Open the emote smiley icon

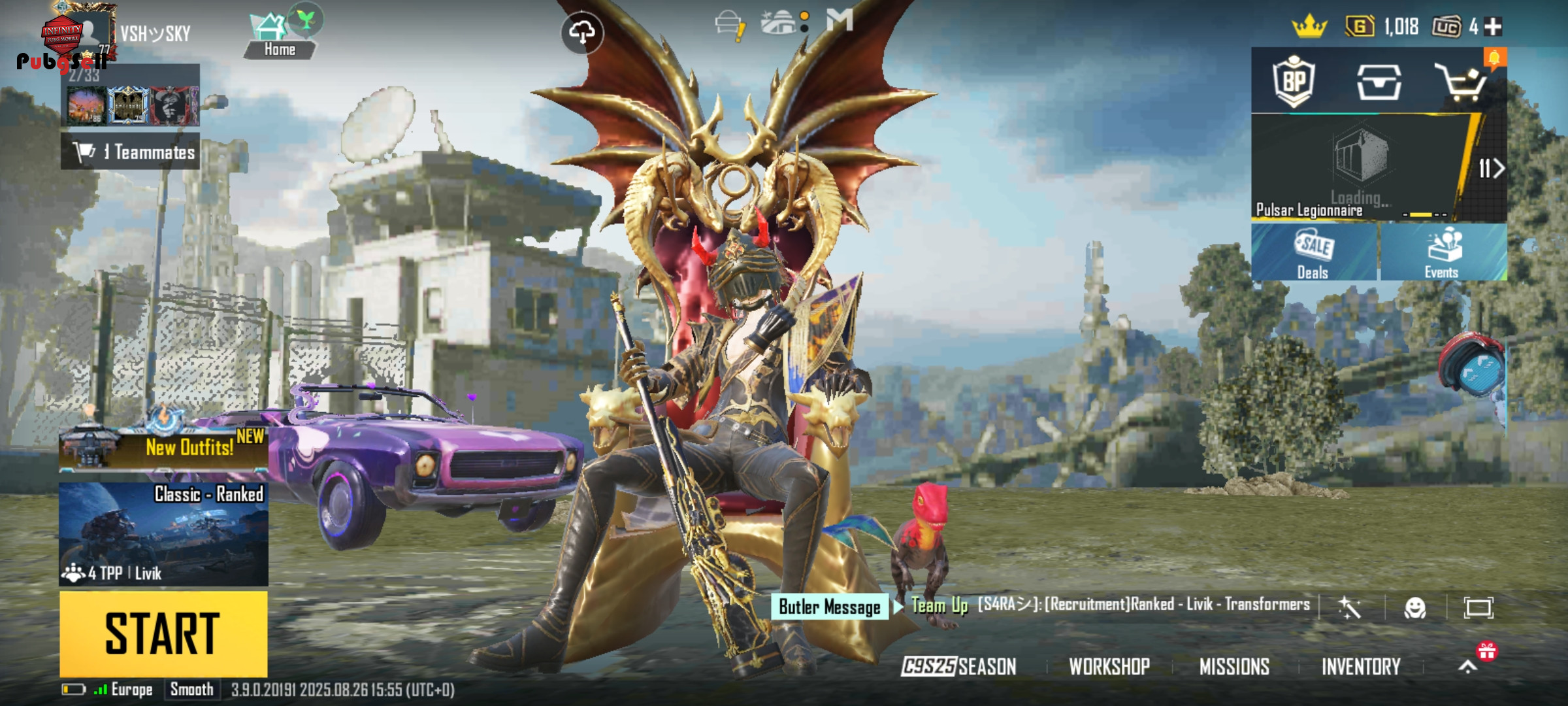tap(1414, 608)
